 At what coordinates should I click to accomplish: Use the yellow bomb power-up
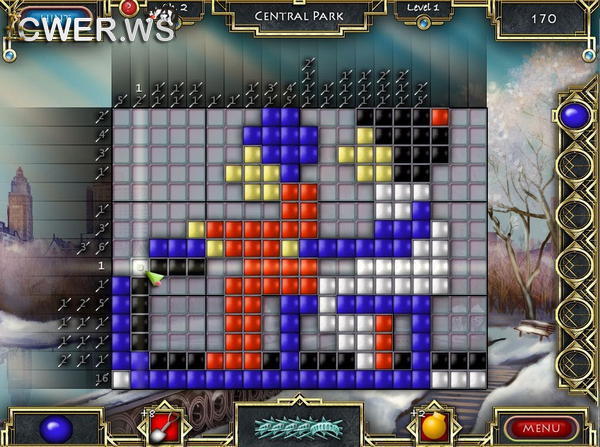433,425
